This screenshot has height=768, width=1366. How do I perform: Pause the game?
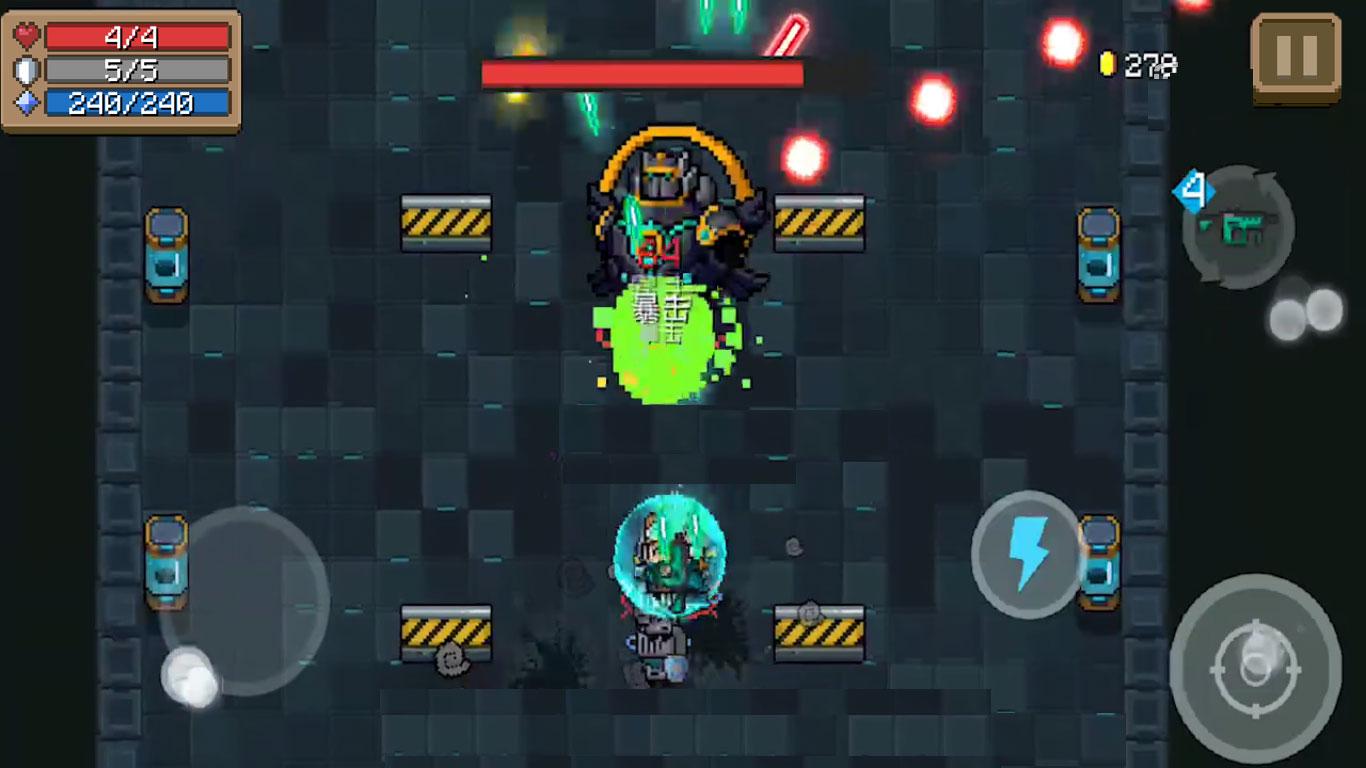pos(1296,56)
